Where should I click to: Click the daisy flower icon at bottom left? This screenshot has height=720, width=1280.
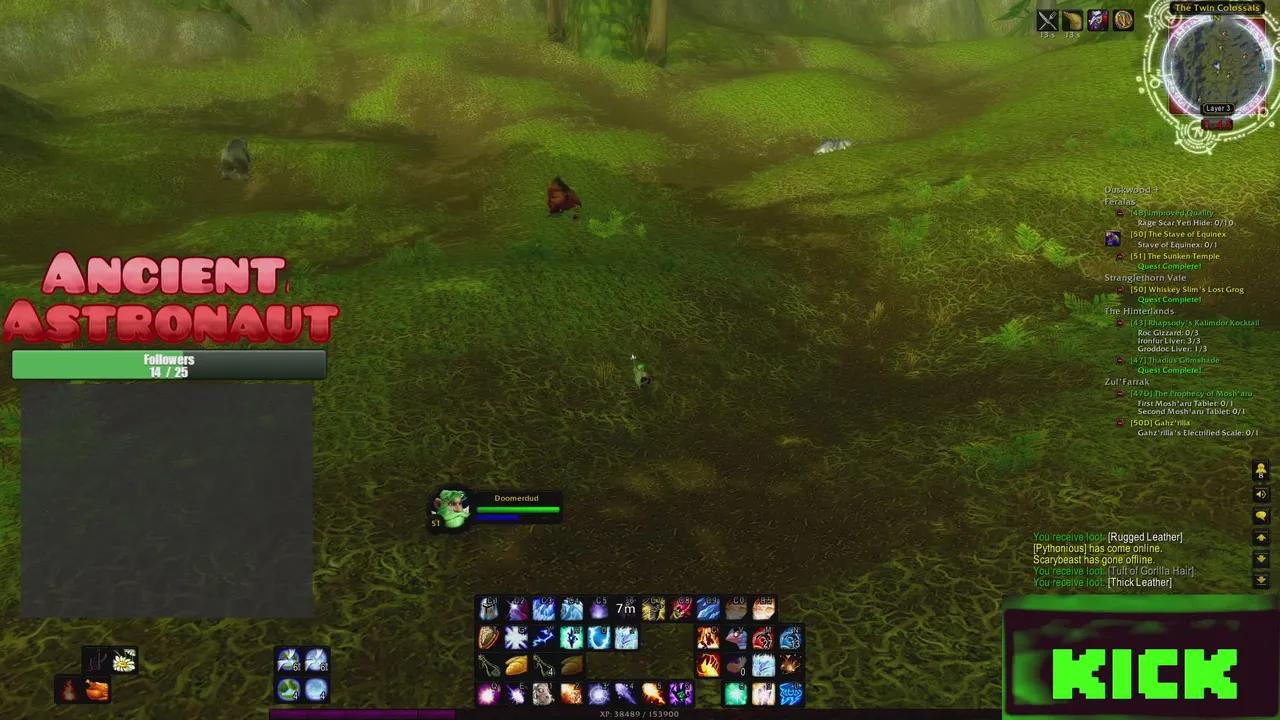(x=124, y=659)
